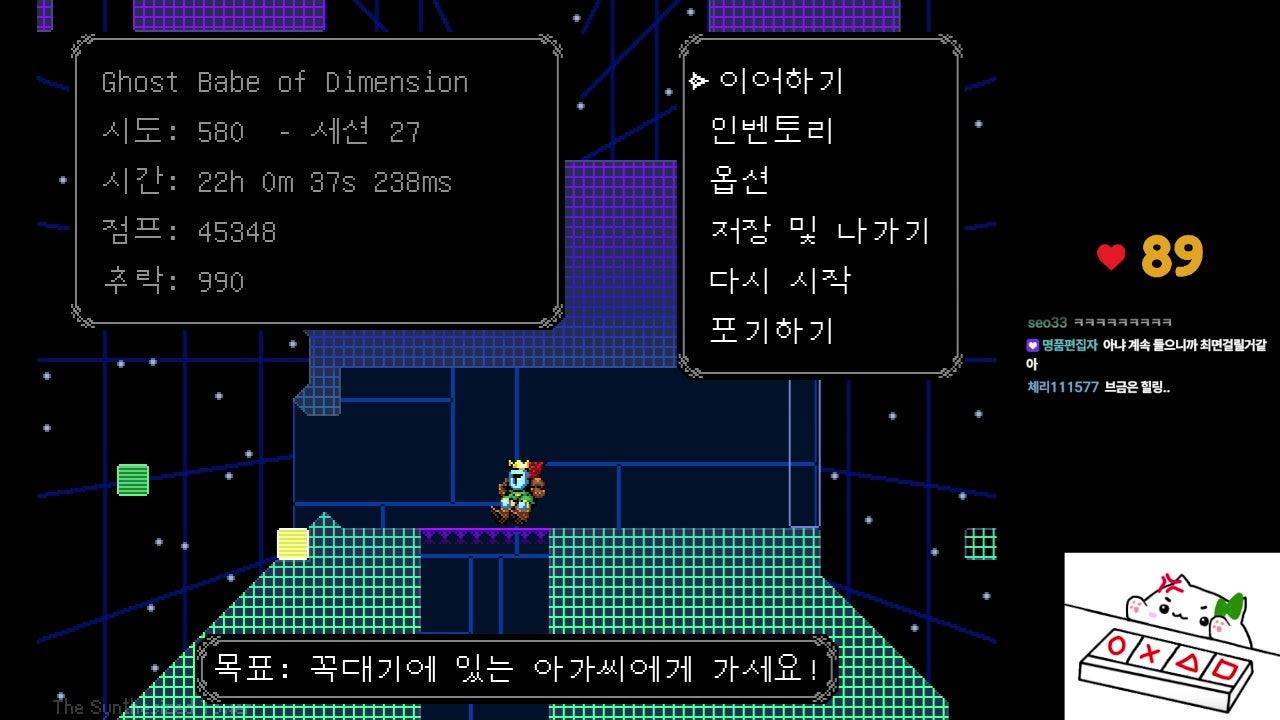Open the 인벤토리 menu entry
Viewport: 1280px width, 720px height.
tap(771, 131)
